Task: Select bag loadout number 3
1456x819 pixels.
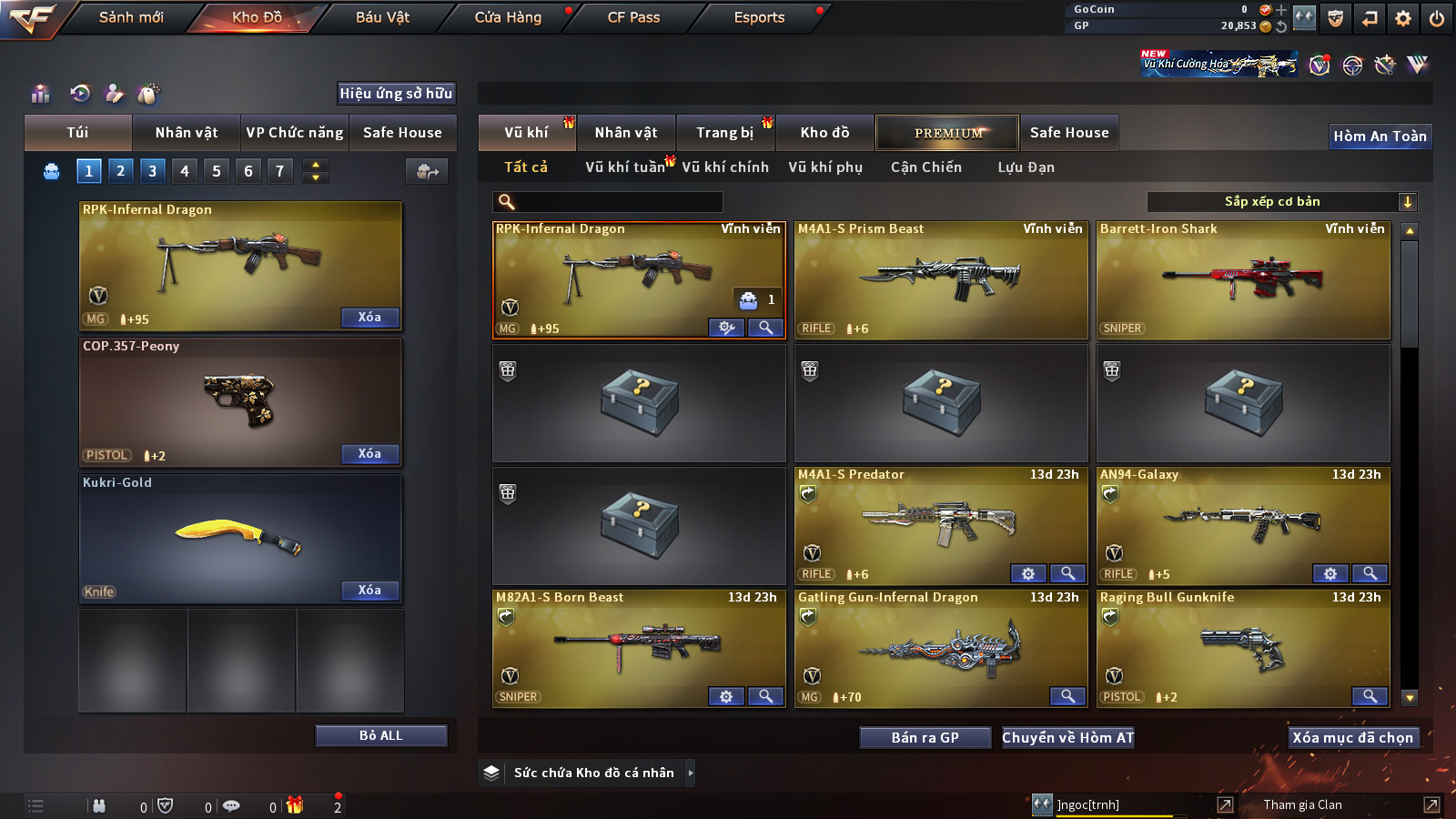Action: click(152, 171)
